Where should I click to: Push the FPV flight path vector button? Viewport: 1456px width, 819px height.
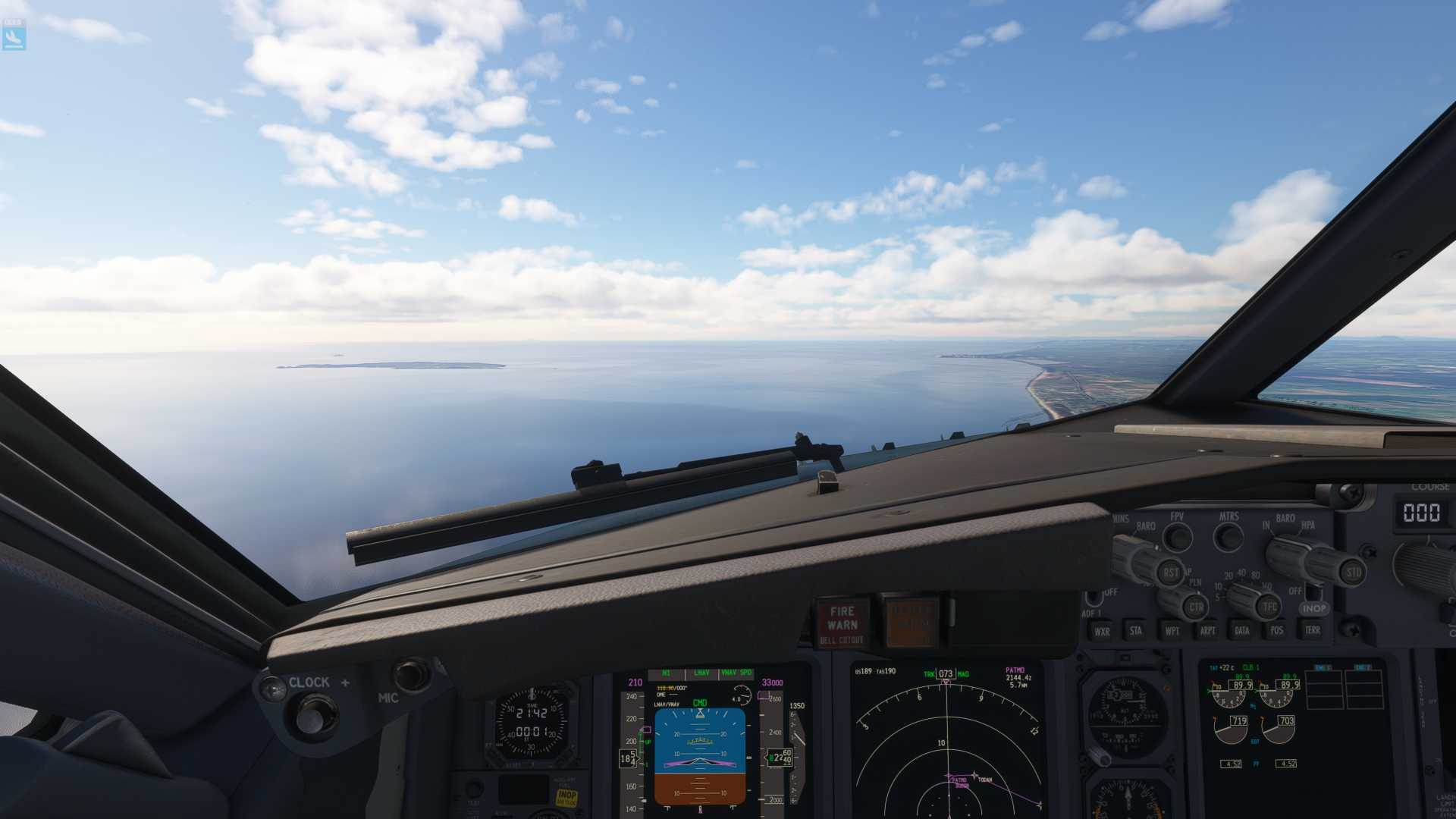pos(1178,538)
